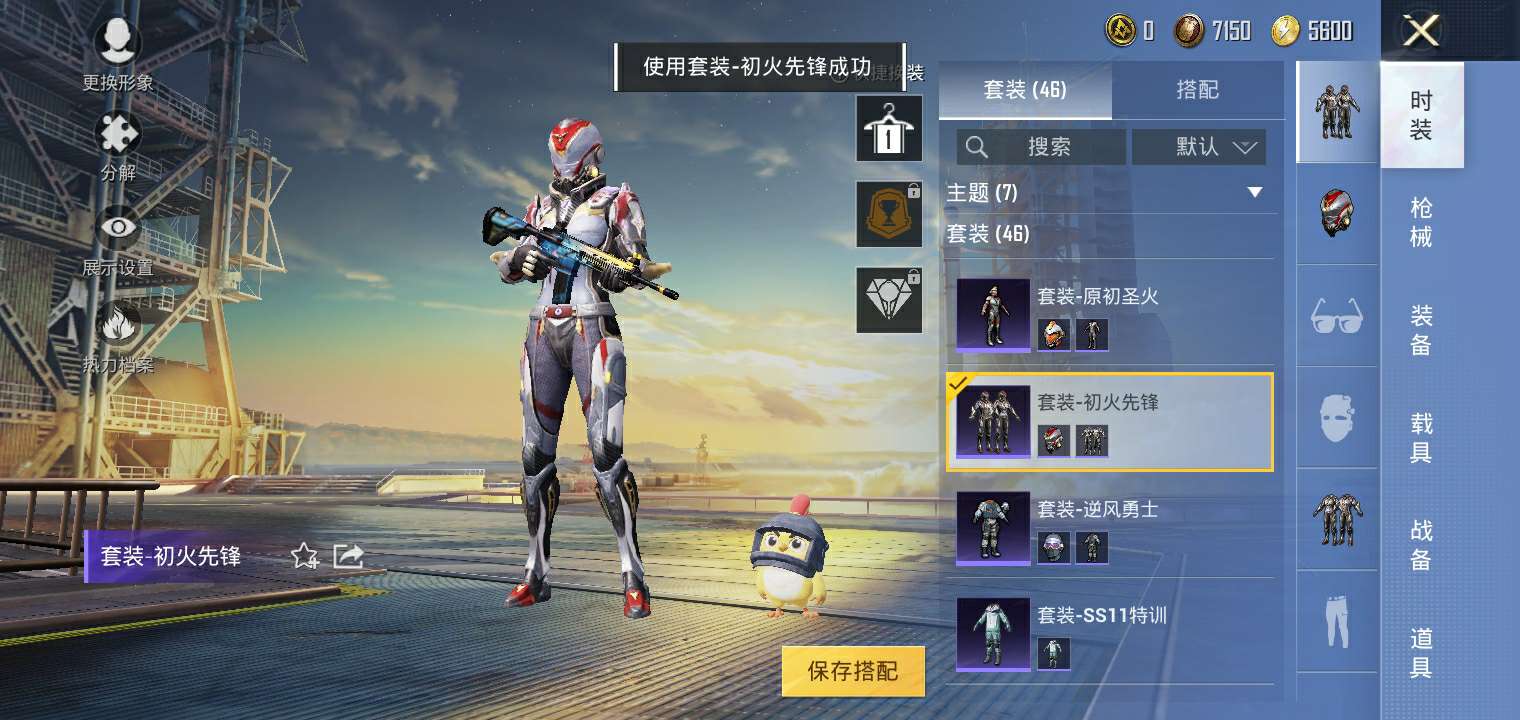The width and height of the screenshot is (1520, 720).
Task: Open the 默认 sort dropdown
Action: click(x=1199, y=147)
